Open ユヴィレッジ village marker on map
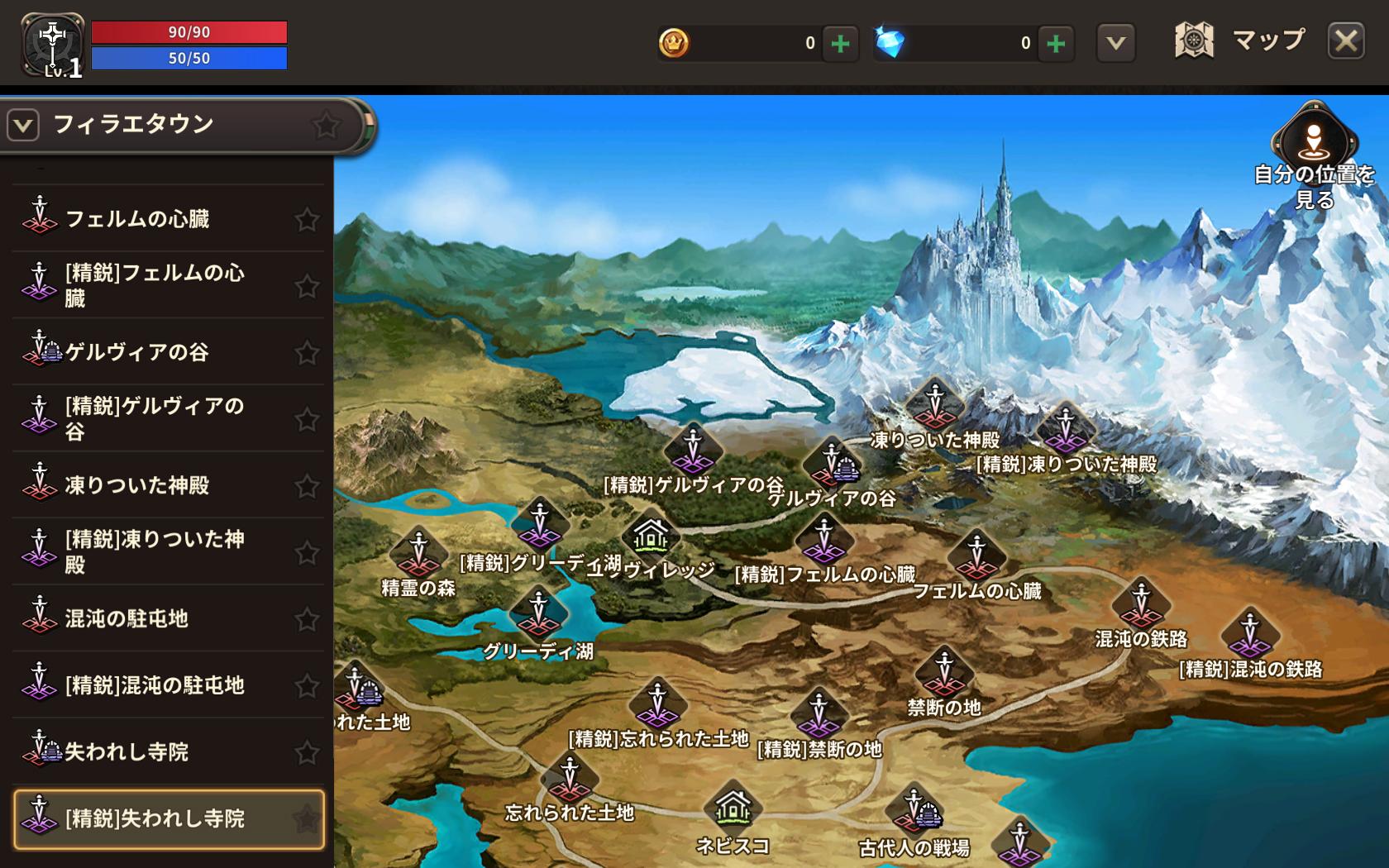Image resolution: width=1389 pixels, height=868 pixels. pos(651,536)
